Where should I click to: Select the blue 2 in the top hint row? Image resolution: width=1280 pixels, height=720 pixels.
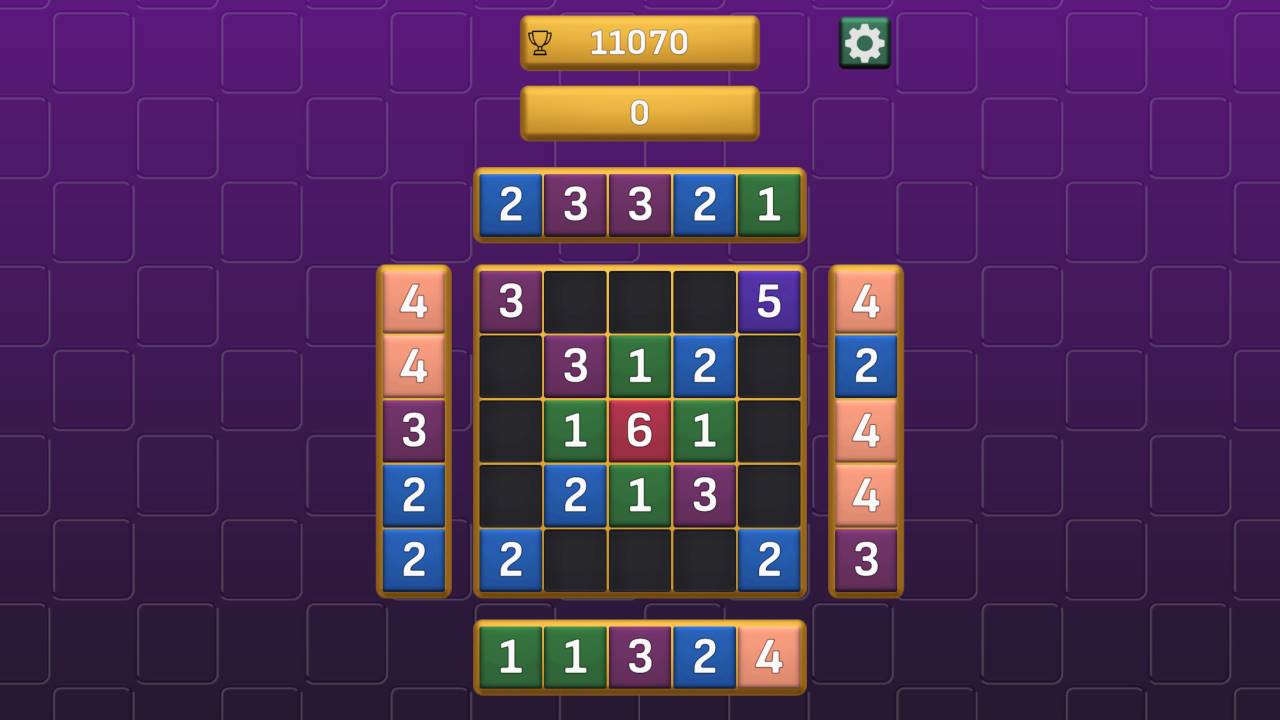[x=511, y=206]
